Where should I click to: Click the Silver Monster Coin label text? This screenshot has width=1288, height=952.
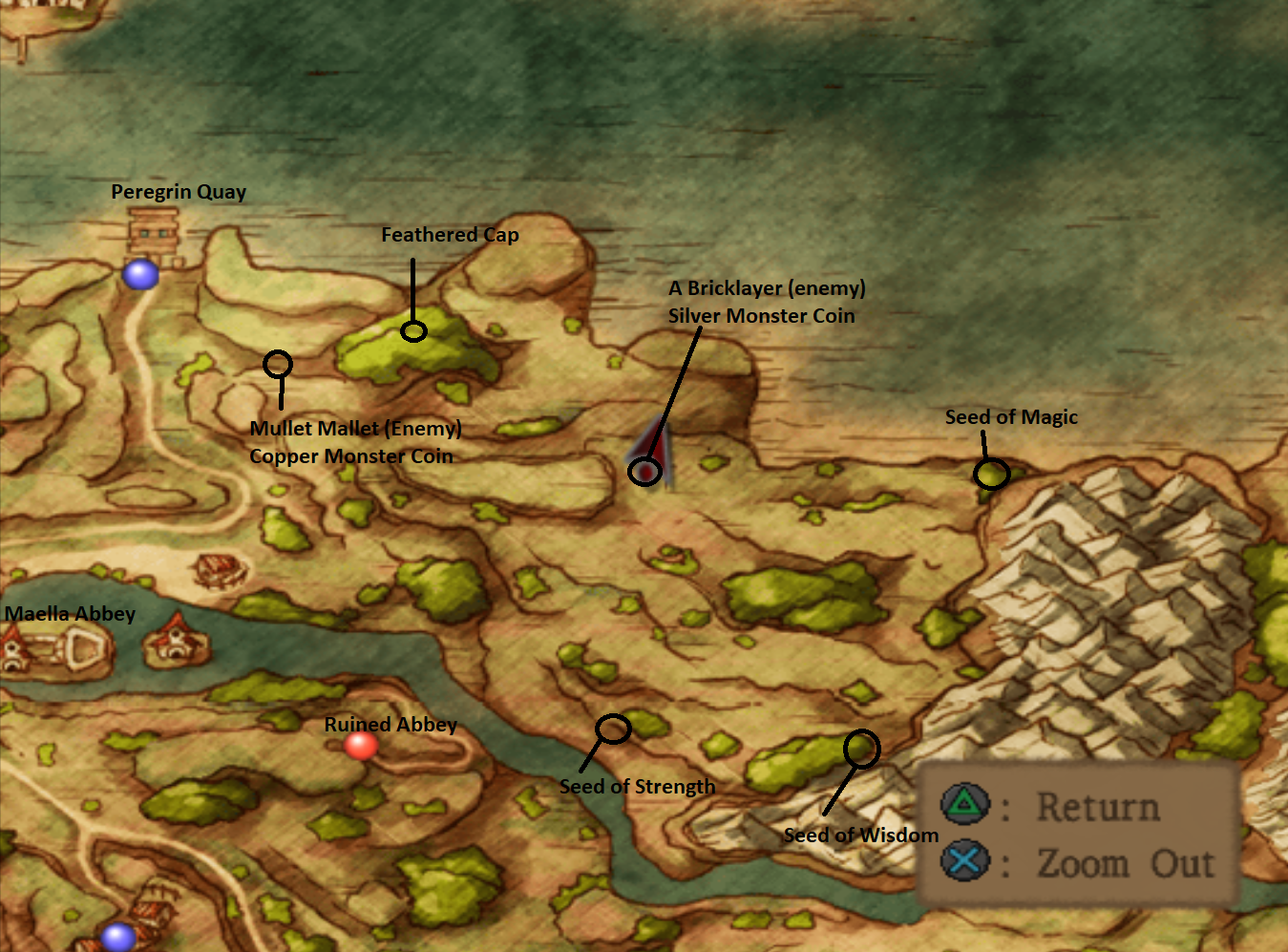coord(760,315)
